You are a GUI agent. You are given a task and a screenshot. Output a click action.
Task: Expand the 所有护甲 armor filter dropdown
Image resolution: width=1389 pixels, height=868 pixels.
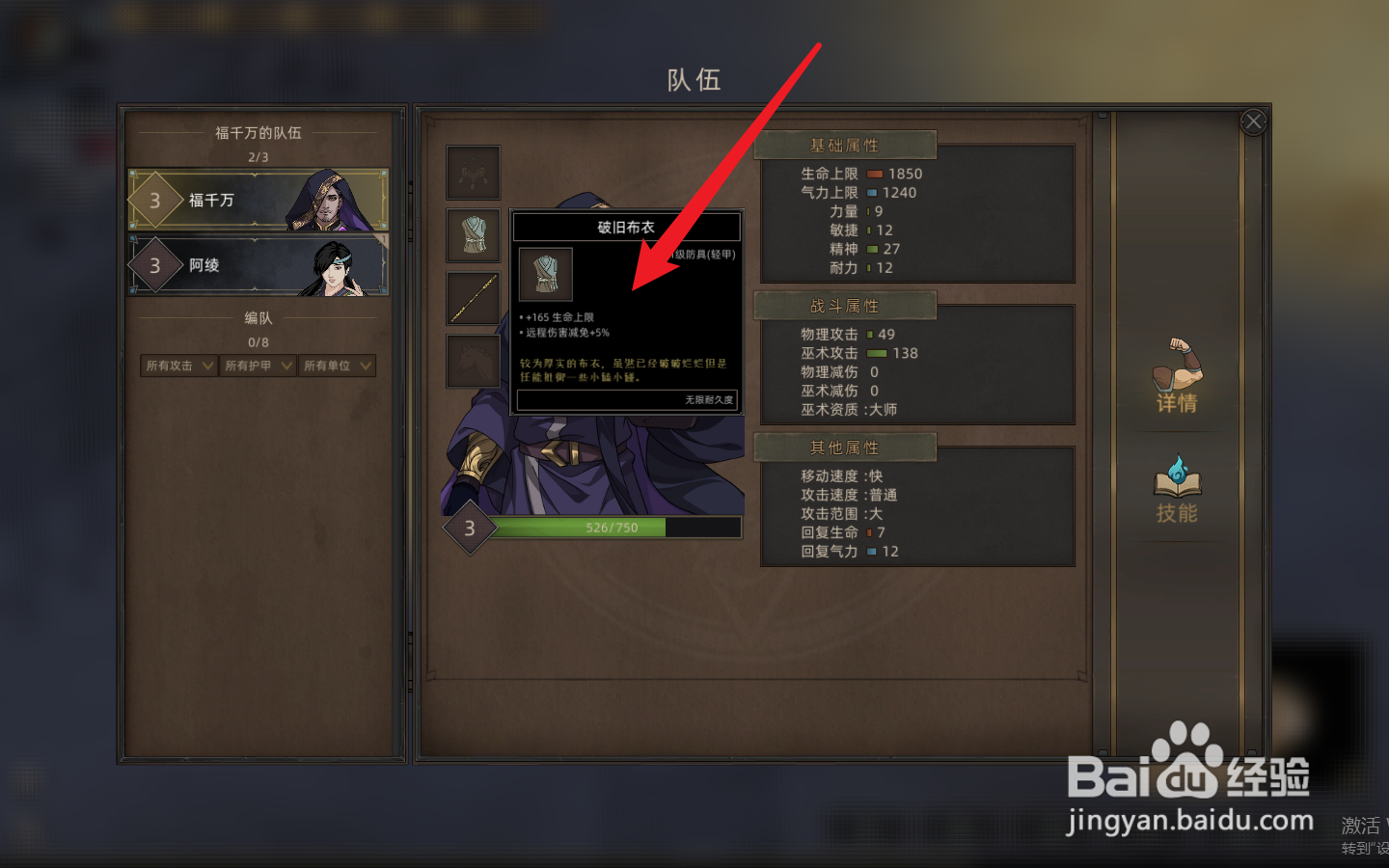pos(257,366)
